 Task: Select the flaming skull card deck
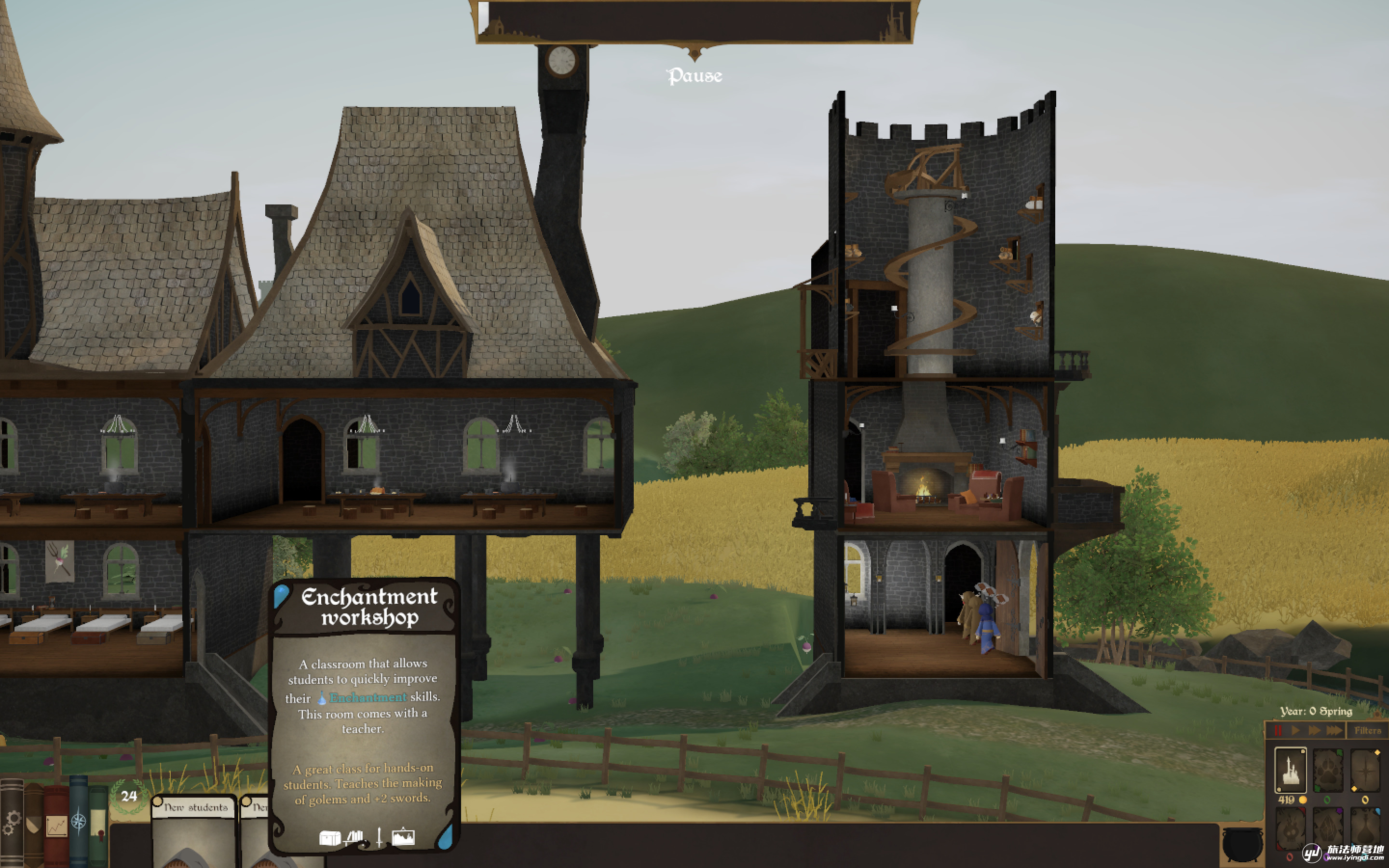click(x=1290, y=829)
